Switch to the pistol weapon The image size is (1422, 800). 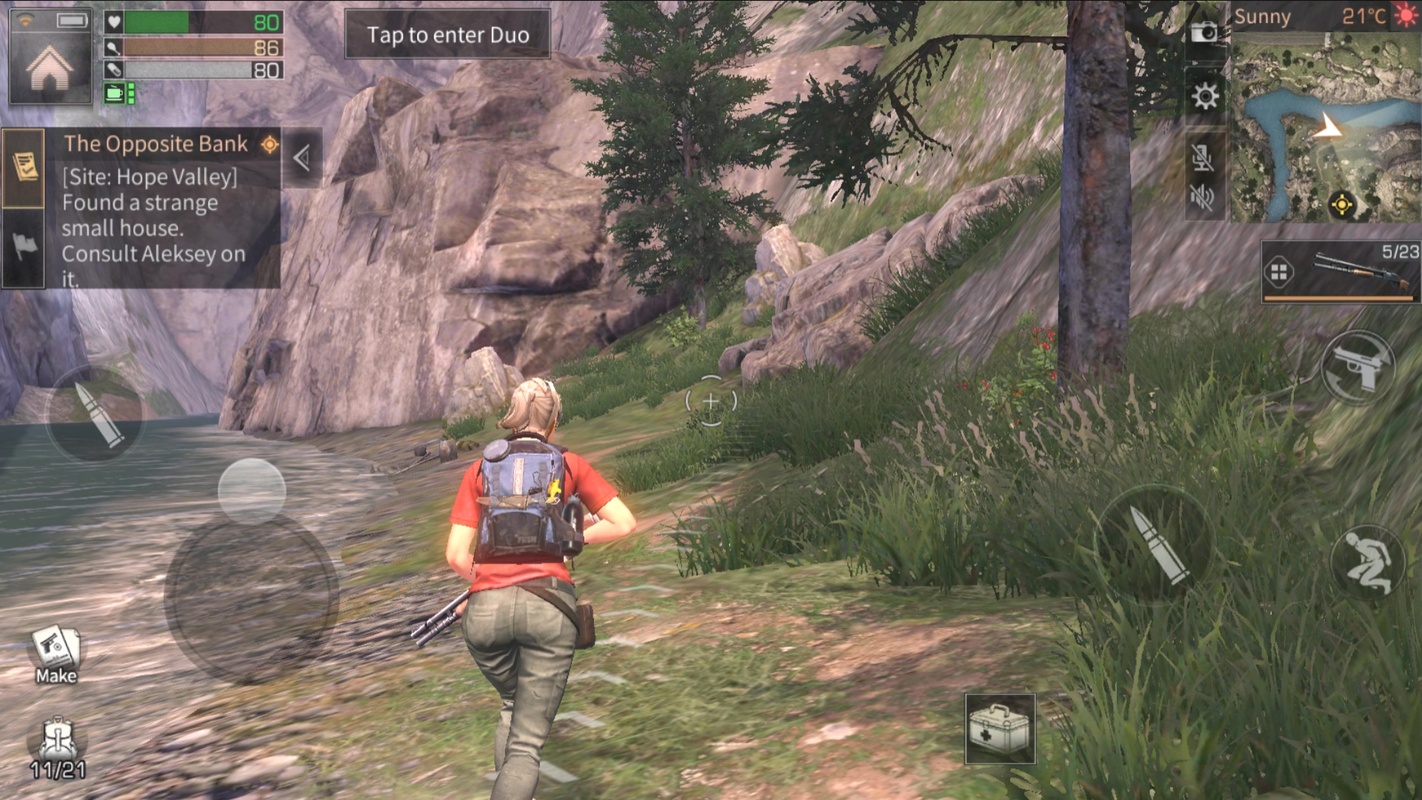coord(1357,367)
